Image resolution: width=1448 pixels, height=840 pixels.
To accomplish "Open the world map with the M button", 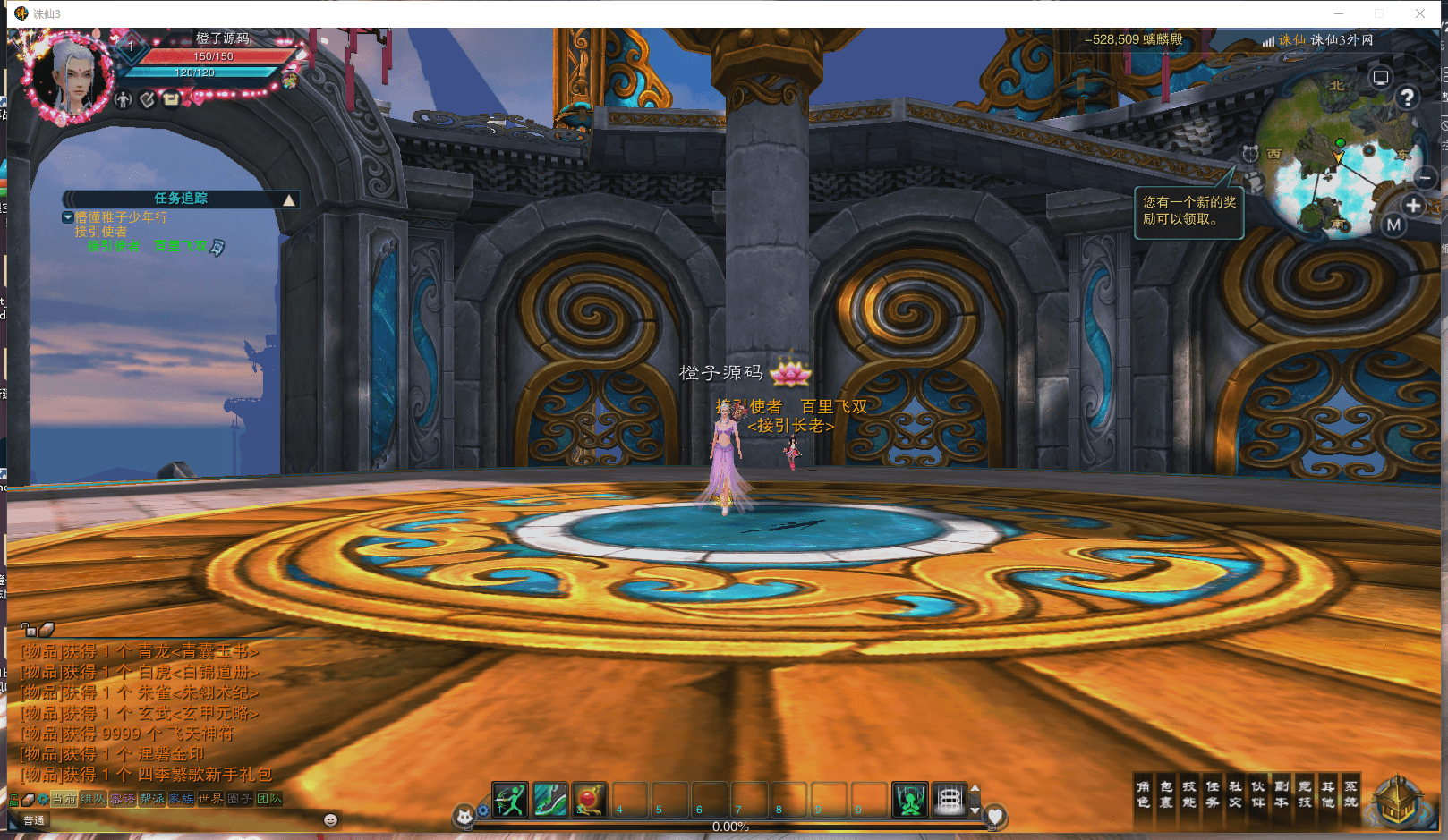I will click(x=1393, y=225).
